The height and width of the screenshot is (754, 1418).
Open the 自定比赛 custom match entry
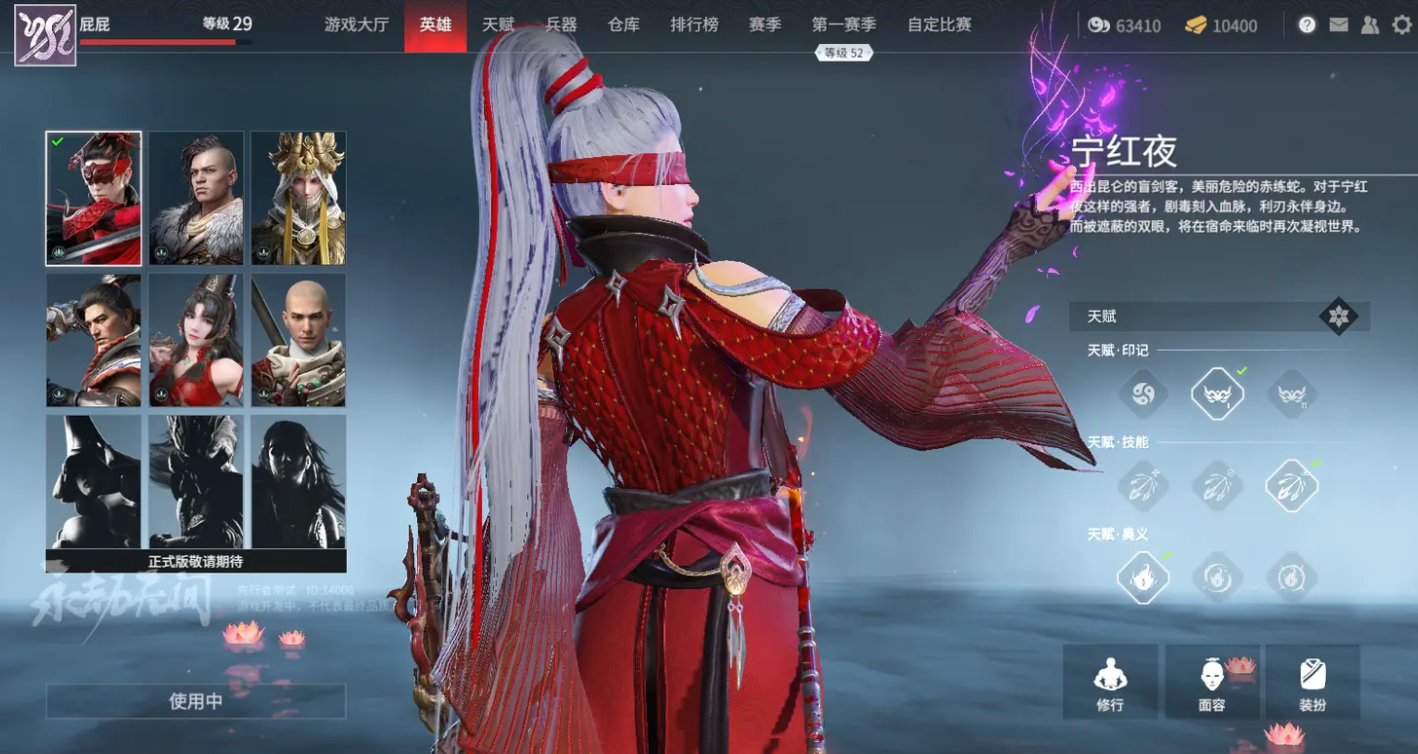pos(936,25)
